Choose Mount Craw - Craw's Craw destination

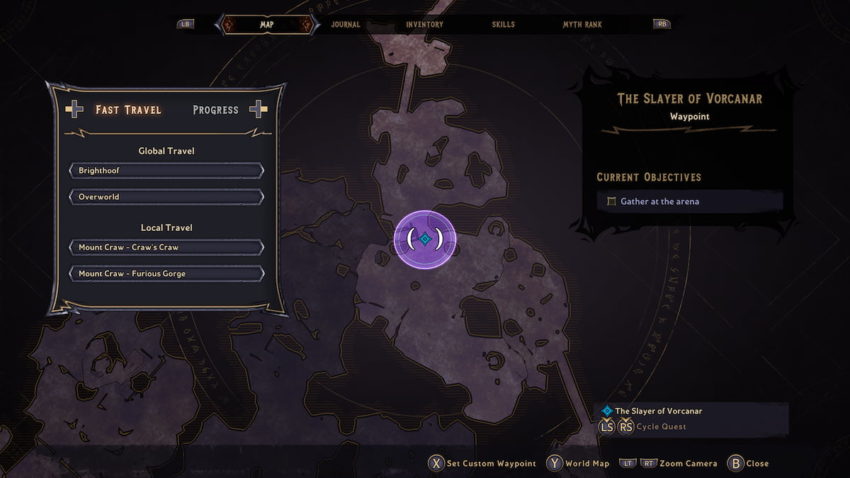click(166, 247)
